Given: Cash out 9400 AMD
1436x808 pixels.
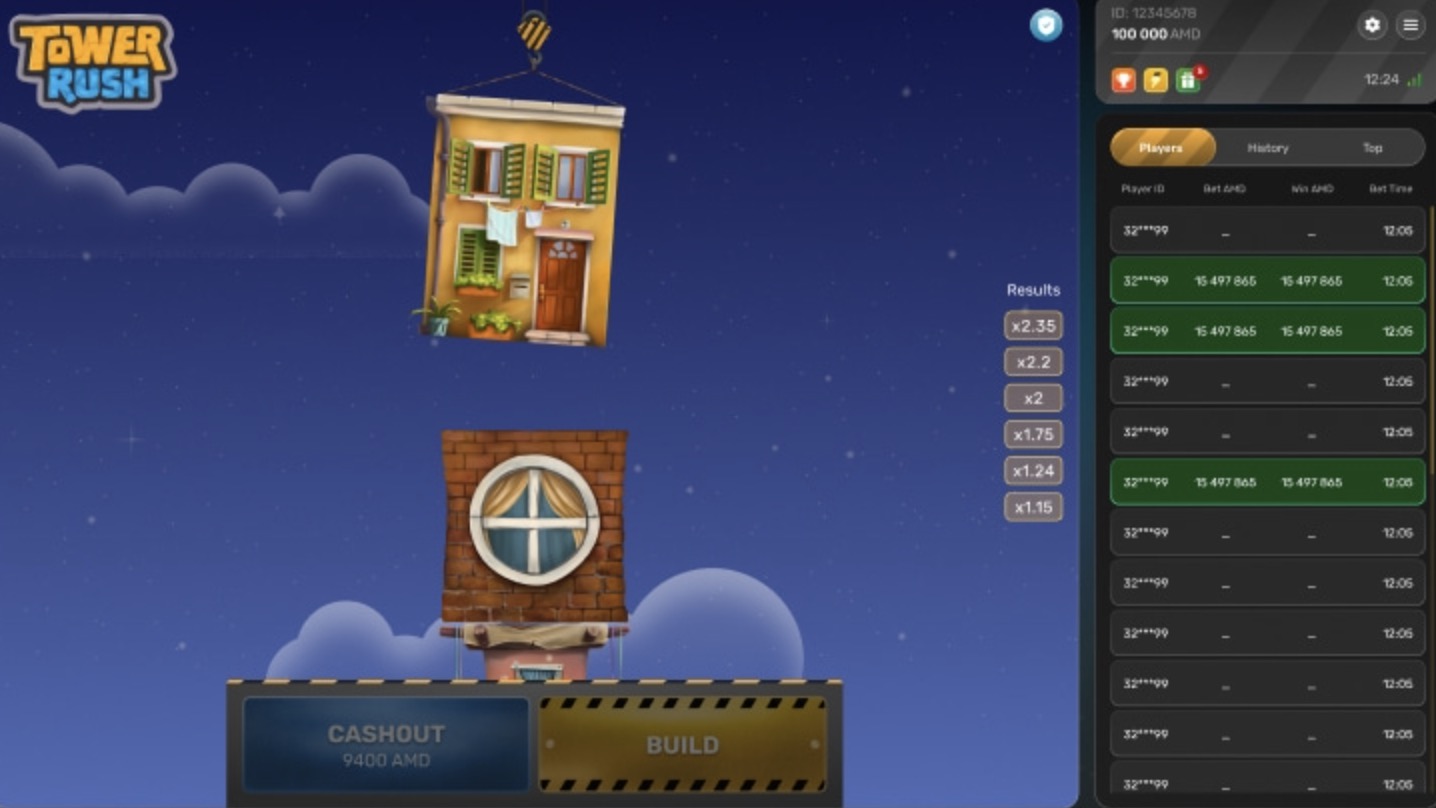Looking at the screenshot, I should coord(385,744).
